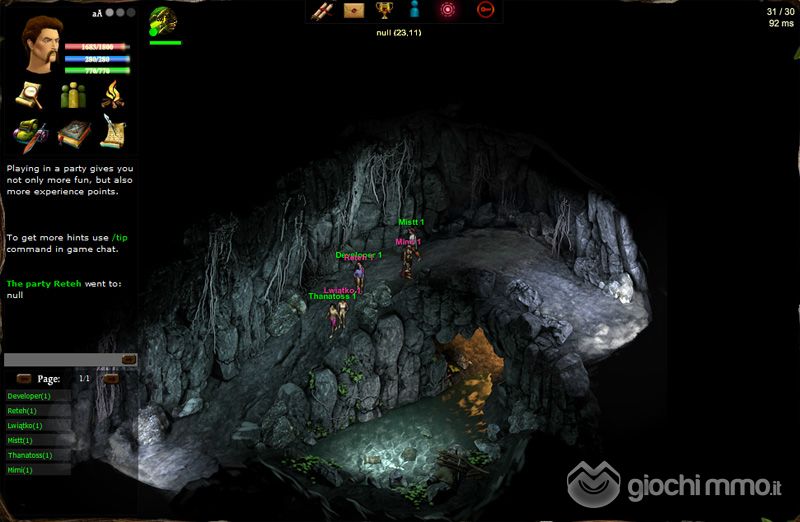Click the campfire icon
This screenshot has height=522, width=800.
115,95
